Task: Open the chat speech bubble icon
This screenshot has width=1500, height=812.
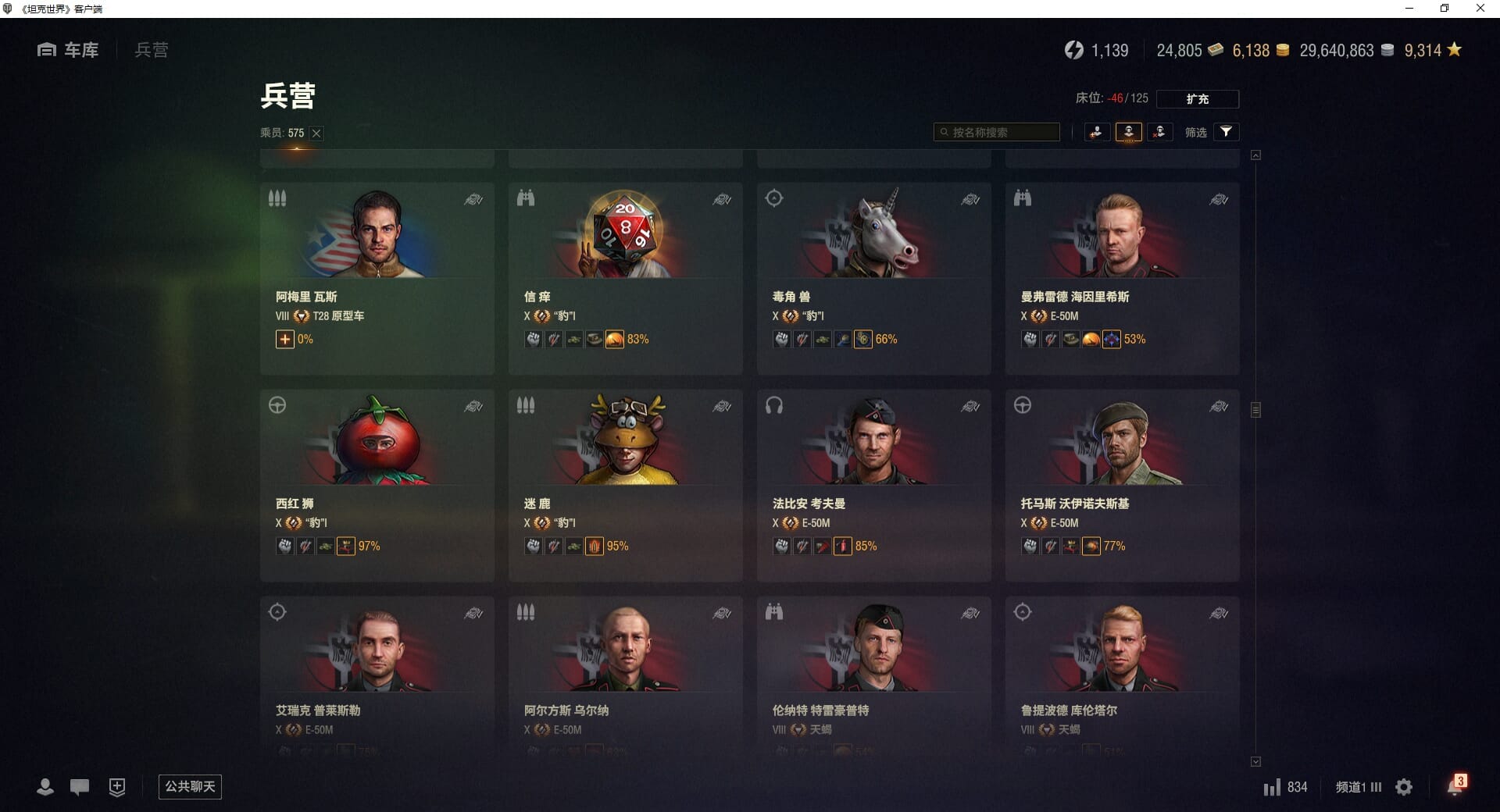Action: point(80,787)
